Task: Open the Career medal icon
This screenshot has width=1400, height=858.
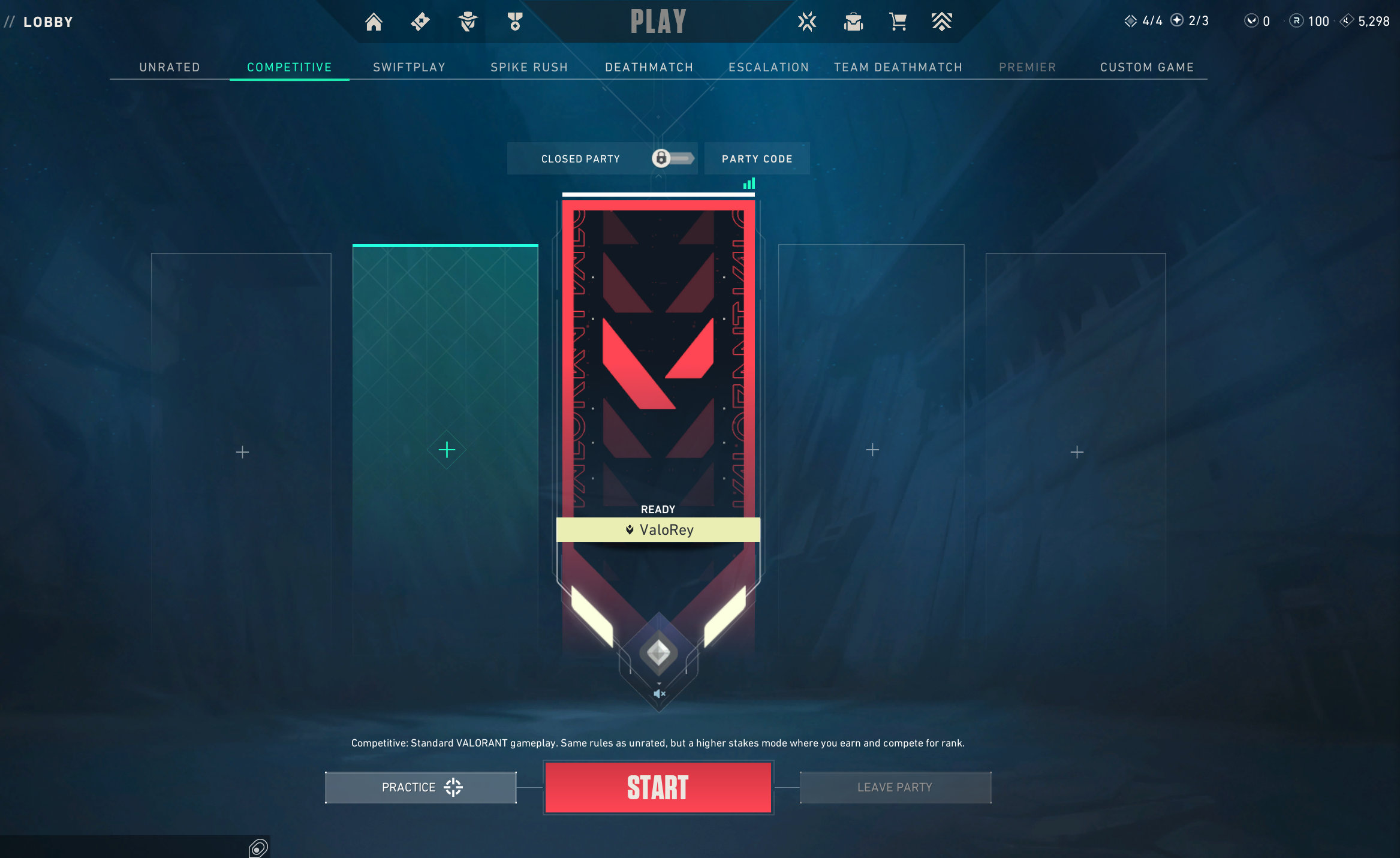Action: [514, 22]
